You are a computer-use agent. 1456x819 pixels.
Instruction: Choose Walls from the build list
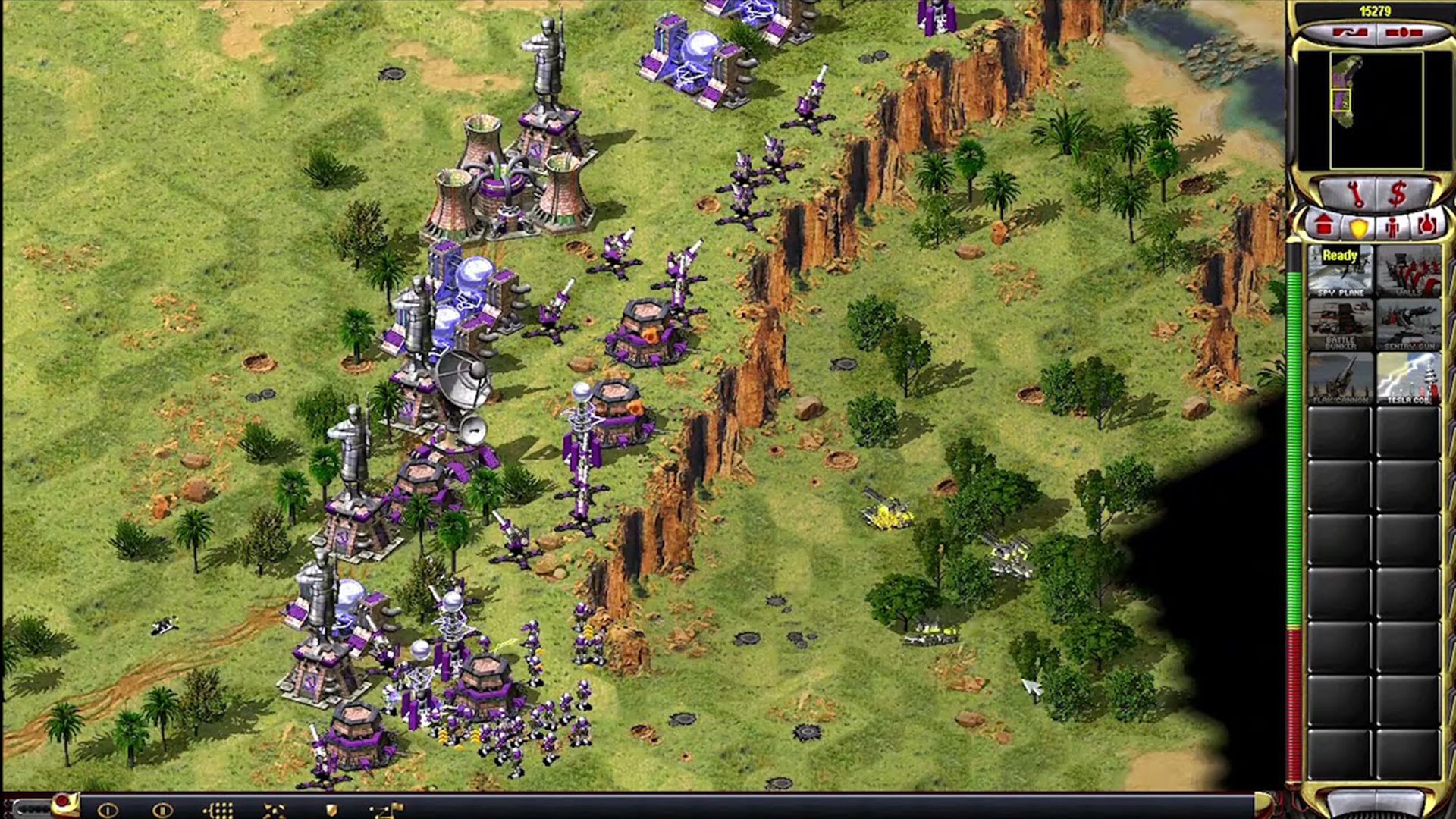tap(1409, 271)
